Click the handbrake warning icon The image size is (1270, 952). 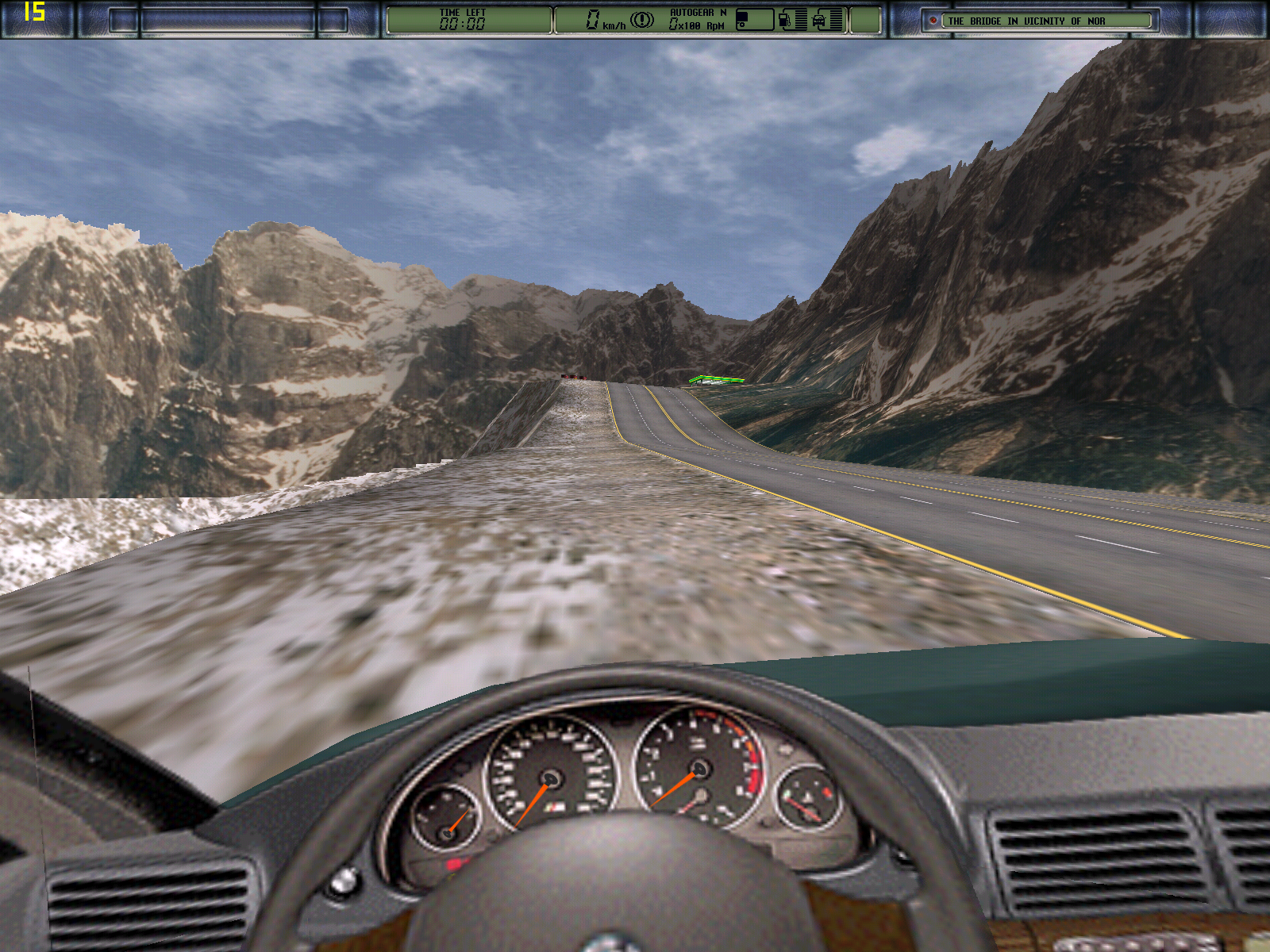(641, 20)
